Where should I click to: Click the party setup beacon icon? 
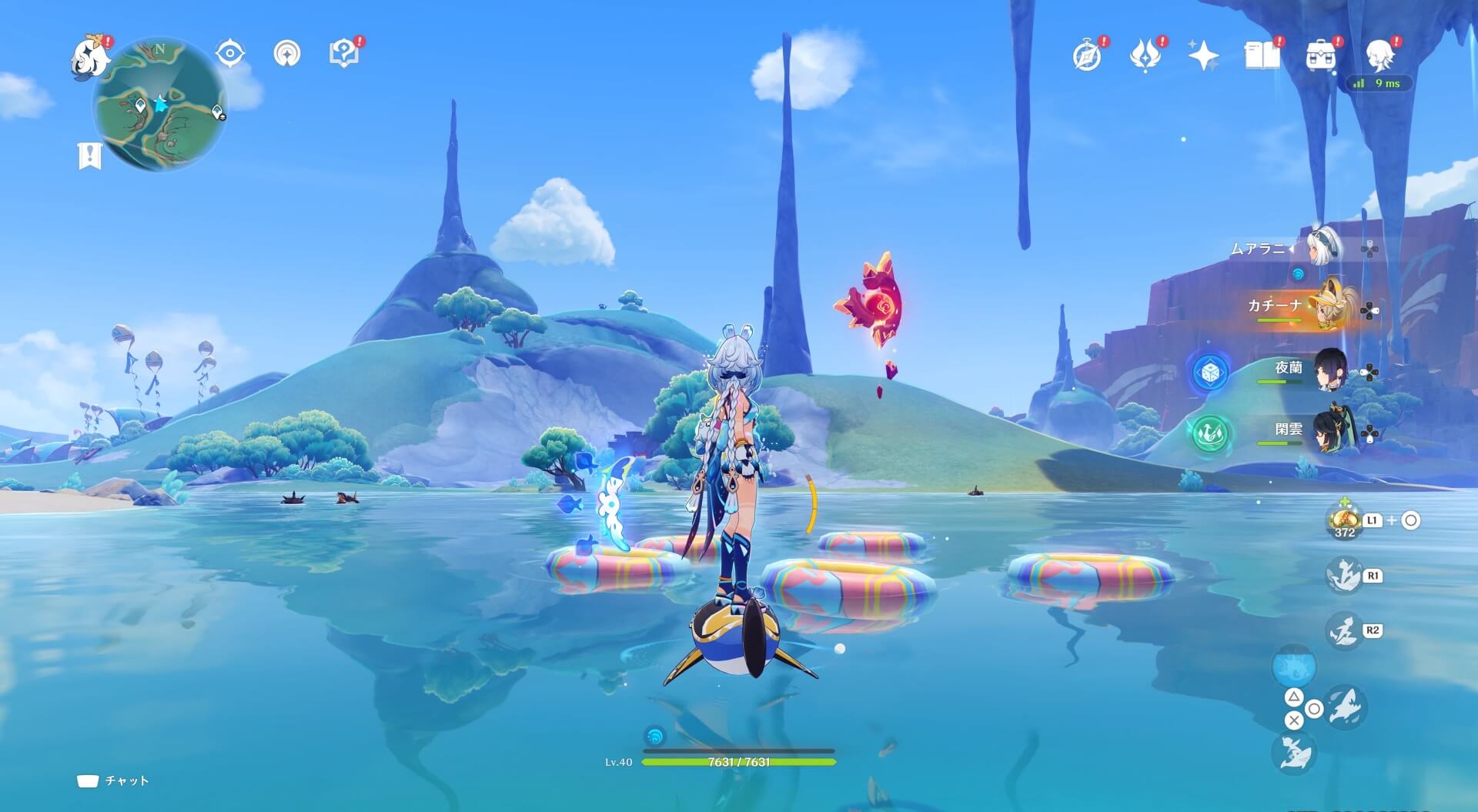coord(287,53)
